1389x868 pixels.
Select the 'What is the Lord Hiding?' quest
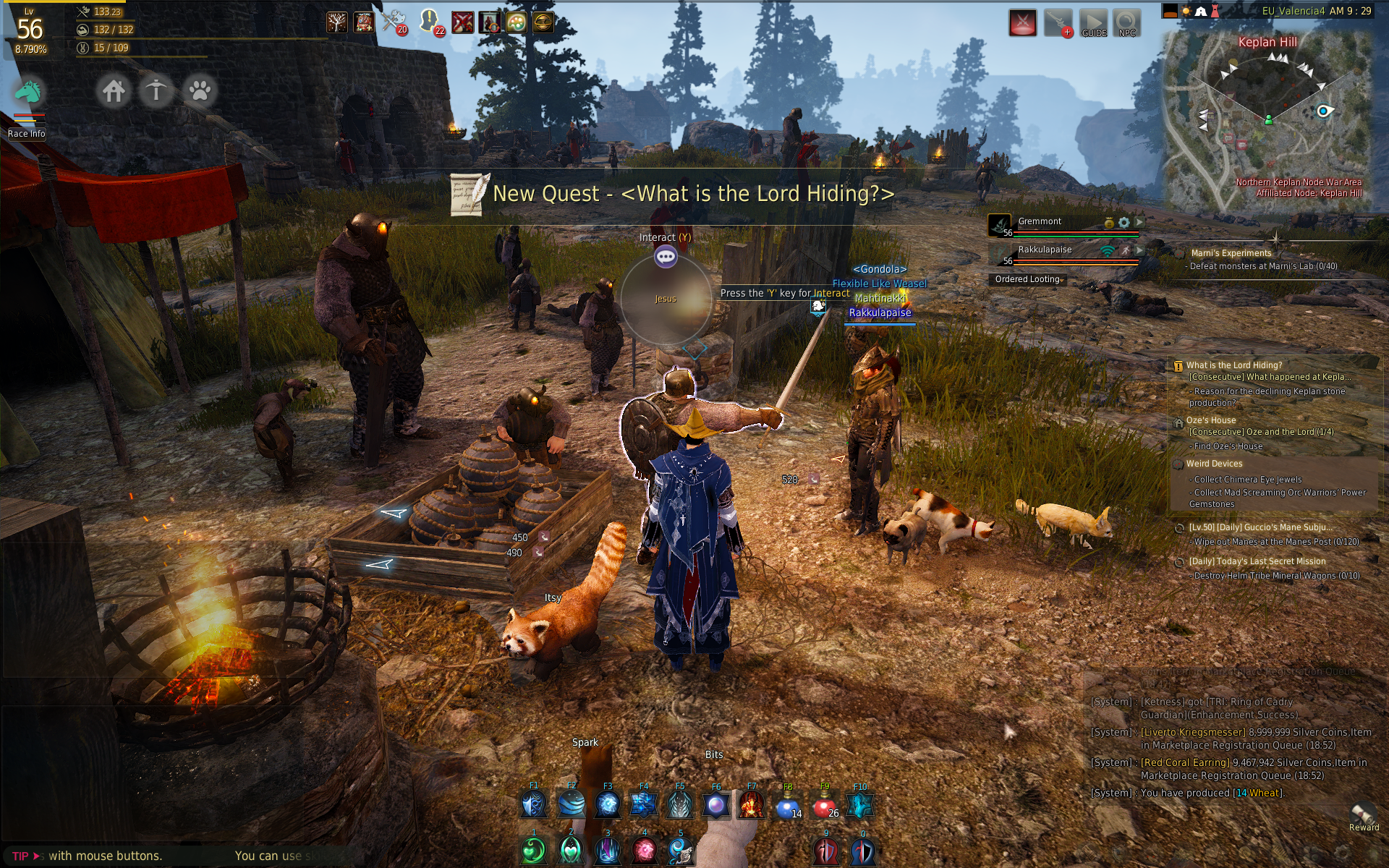[1234, 365]
